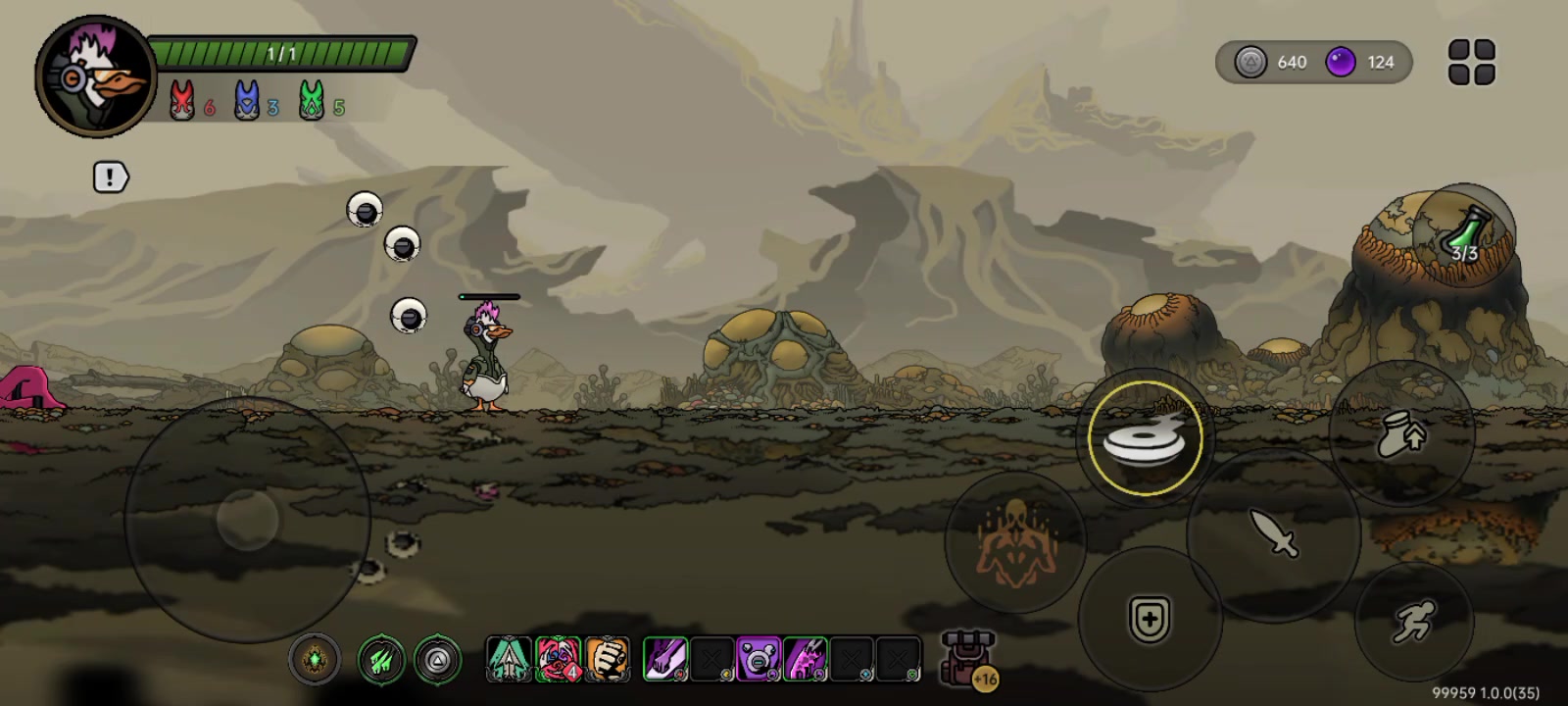
Task: Select the green claw slash icon
Action: tap(381, 660)
